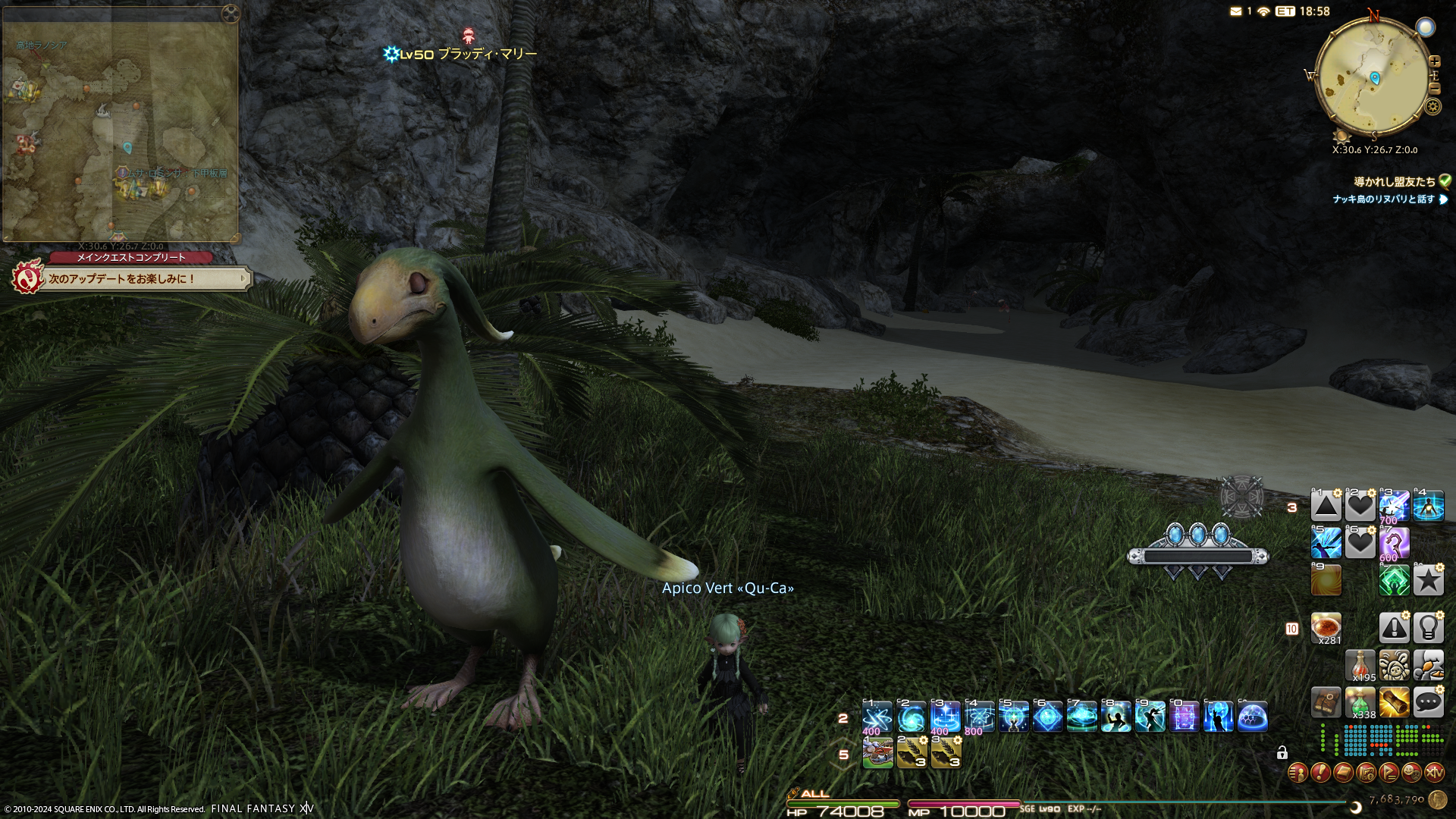Cast the blue dome barrier ability
Viewport: 1456px width, 819px height.
[1252, 717]
